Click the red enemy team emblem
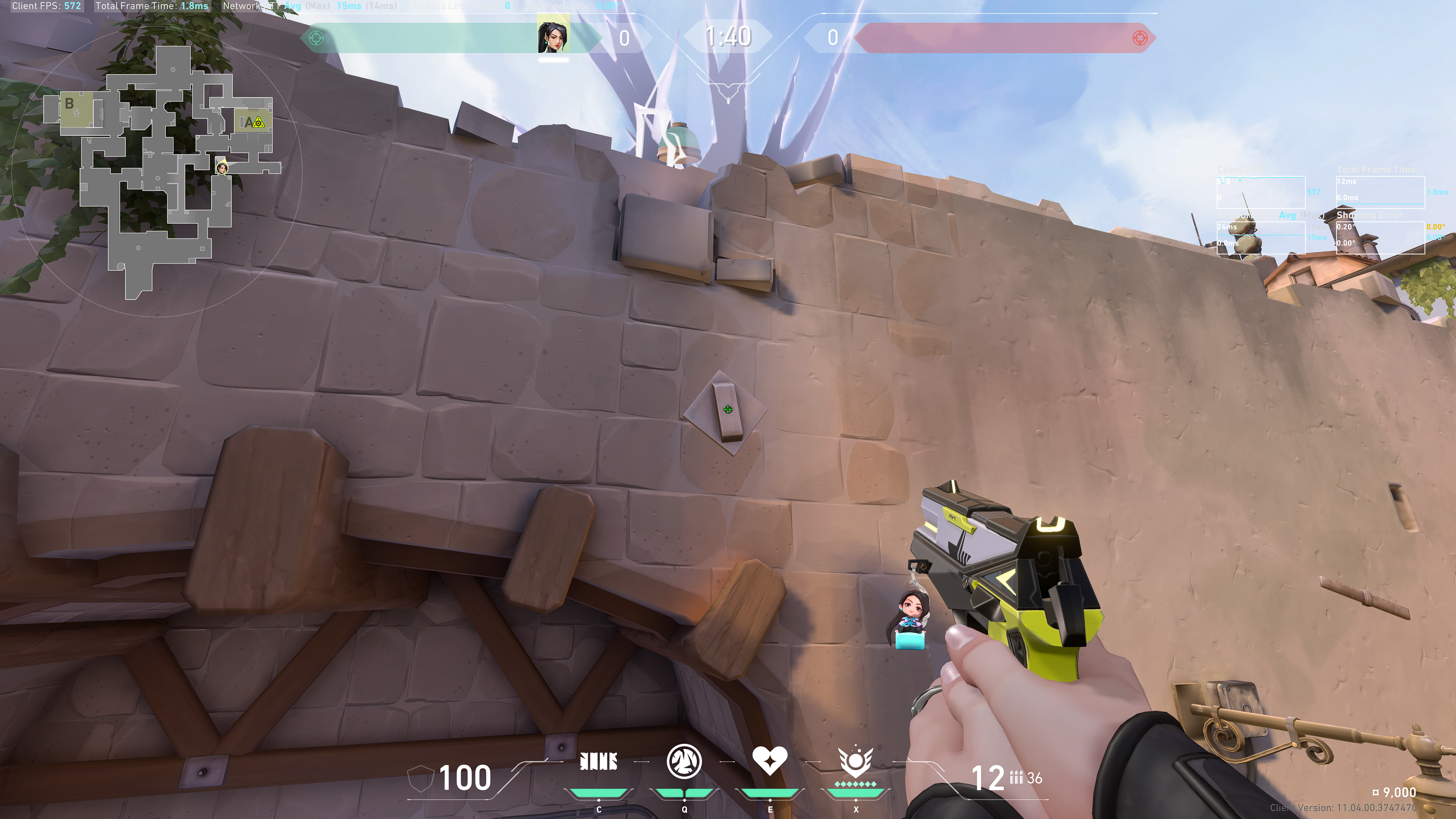This screenshot has width=1456, height=819. click(x=1140, y=38)
